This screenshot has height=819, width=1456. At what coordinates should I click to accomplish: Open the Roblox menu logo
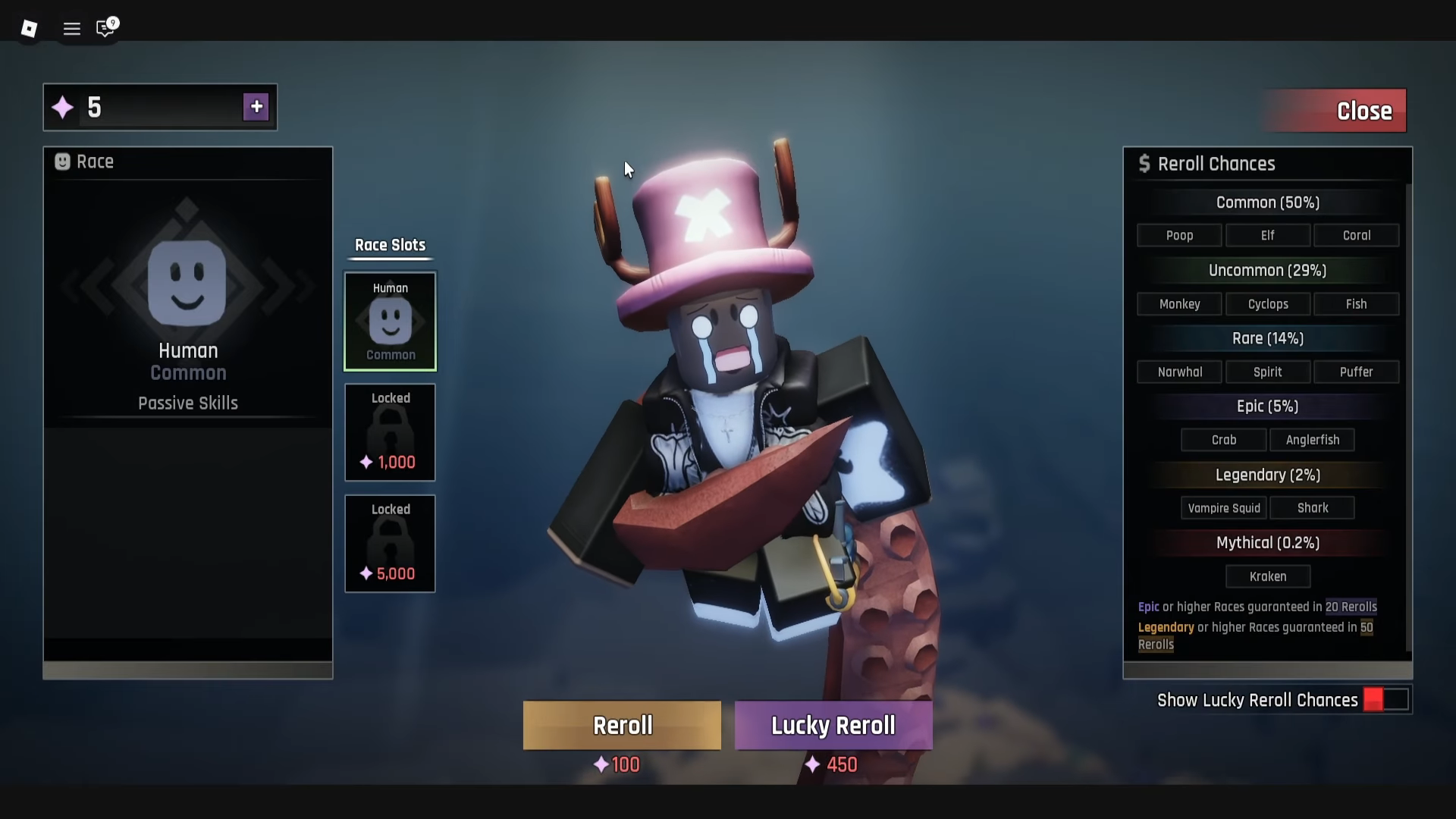(29, 29)
